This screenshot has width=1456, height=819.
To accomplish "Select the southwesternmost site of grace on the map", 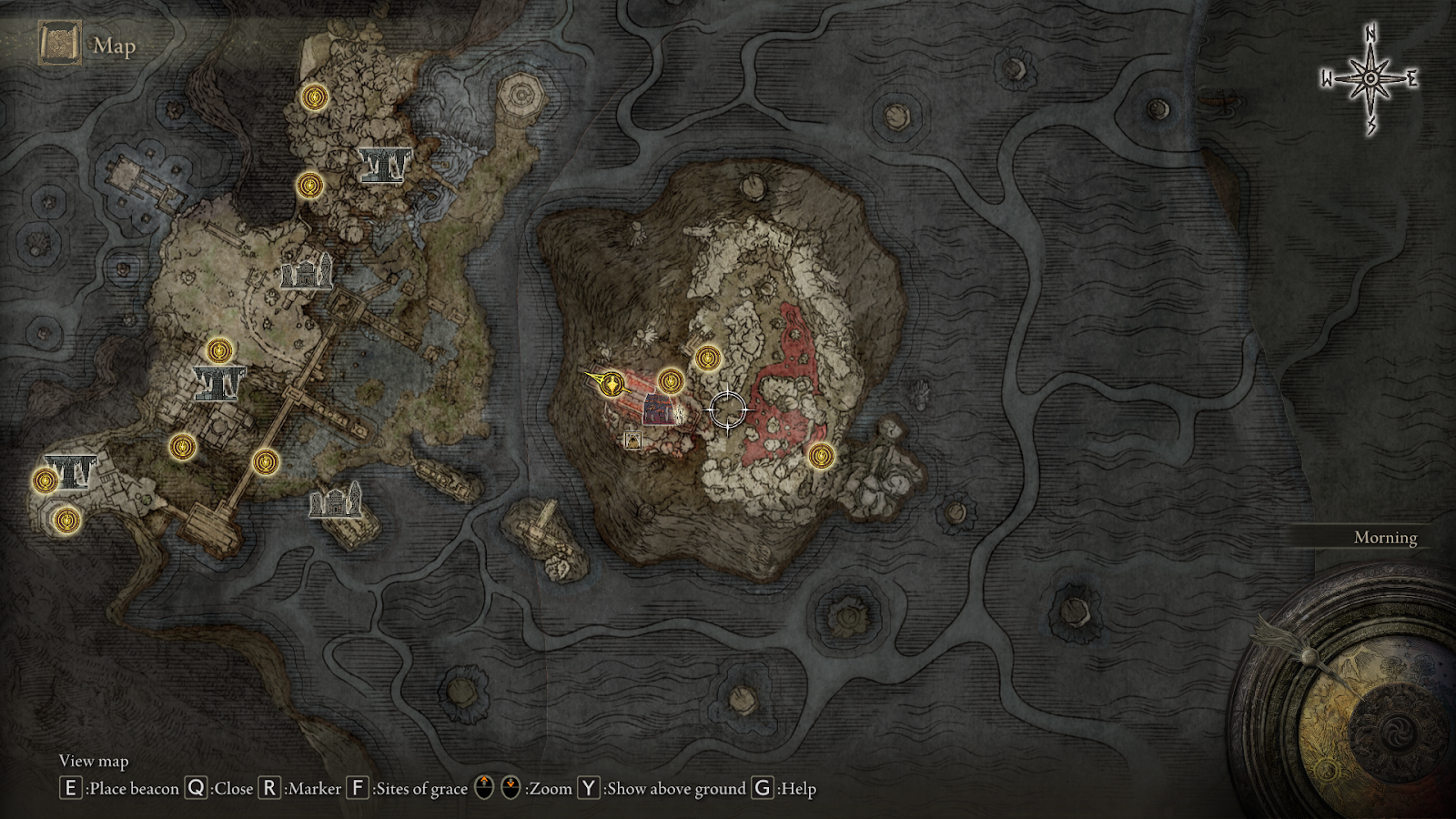I will click(66, 521).
